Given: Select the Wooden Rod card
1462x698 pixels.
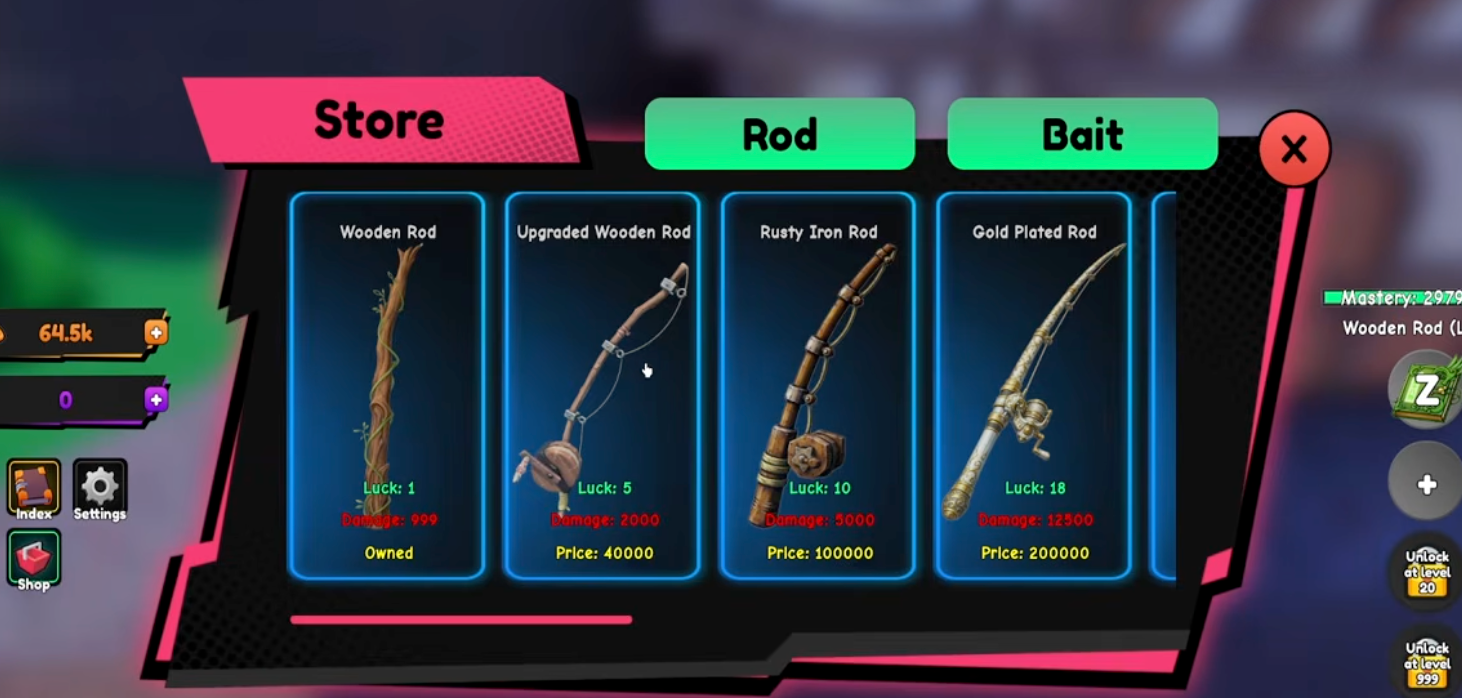Looking at the screenshot, I should (x=388, y=385).
